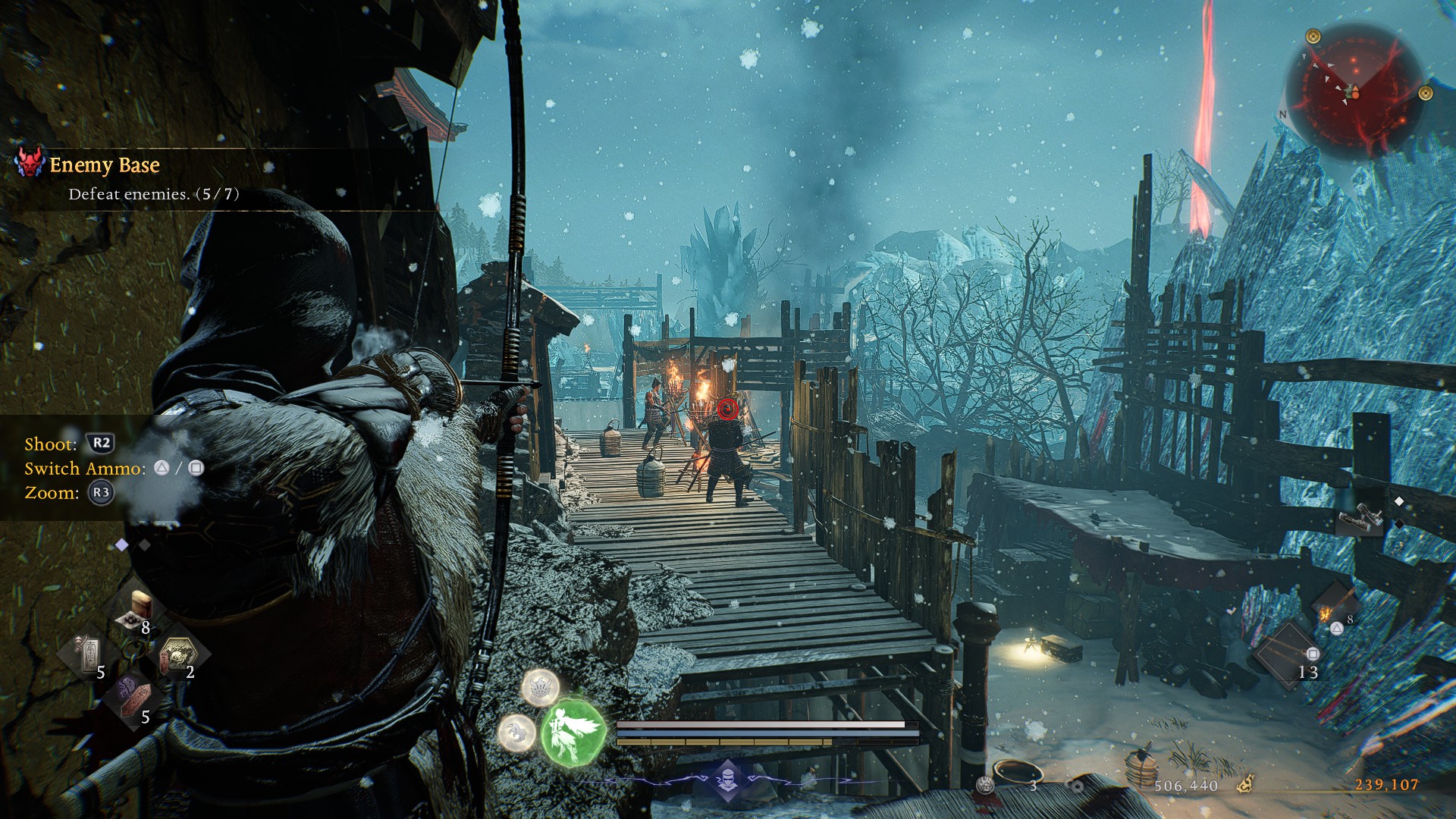Trigger the lower glowing claw spirit skill
The height and width of the screenshot is (819, 1456).
click(x=517, y=733)
